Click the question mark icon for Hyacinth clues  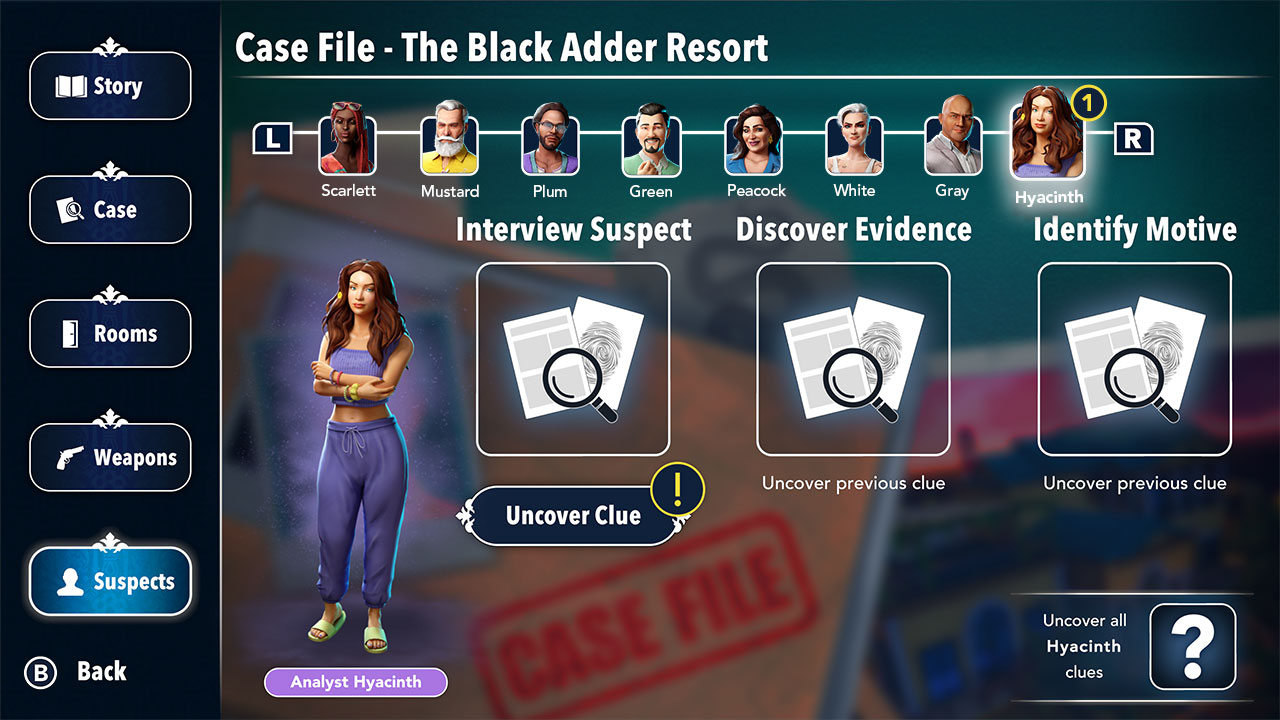[1192, 647]
